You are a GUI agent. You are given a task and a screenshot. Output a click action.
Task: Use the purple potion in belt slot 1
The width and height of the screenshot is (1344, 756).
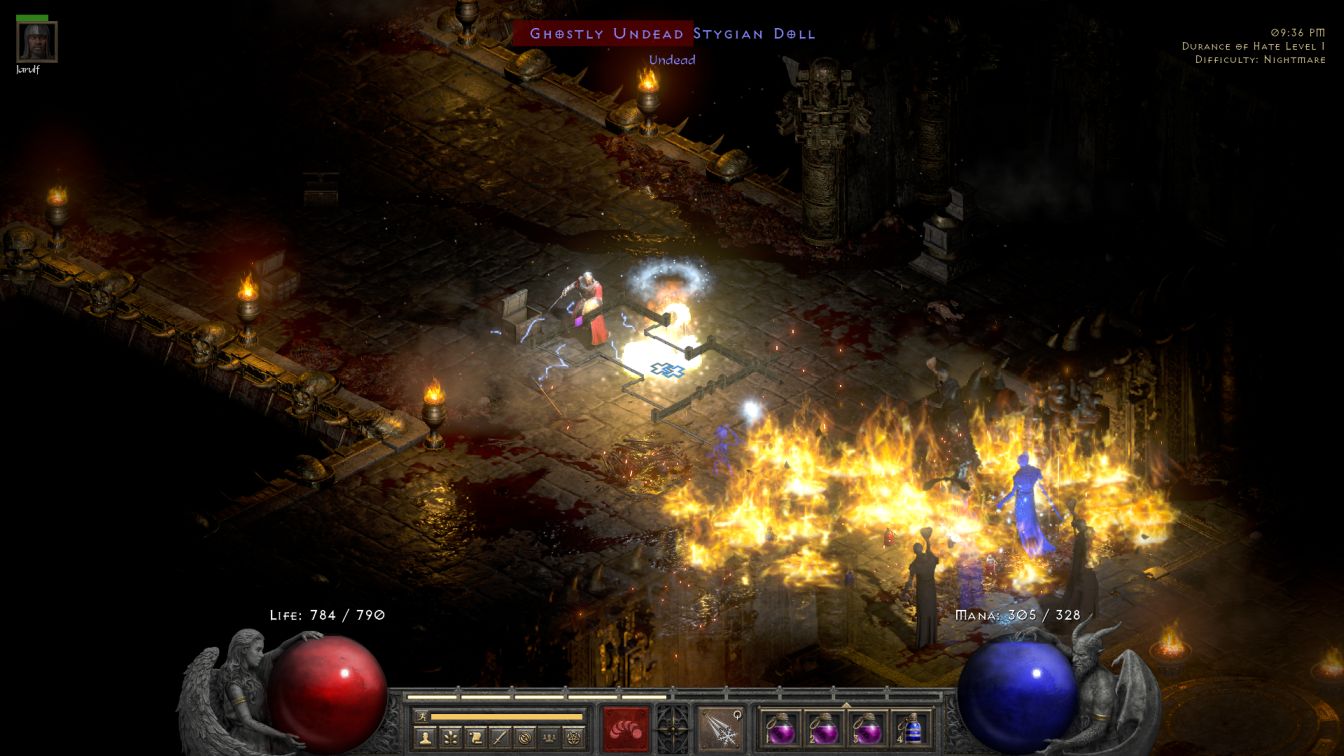point(779,728)
